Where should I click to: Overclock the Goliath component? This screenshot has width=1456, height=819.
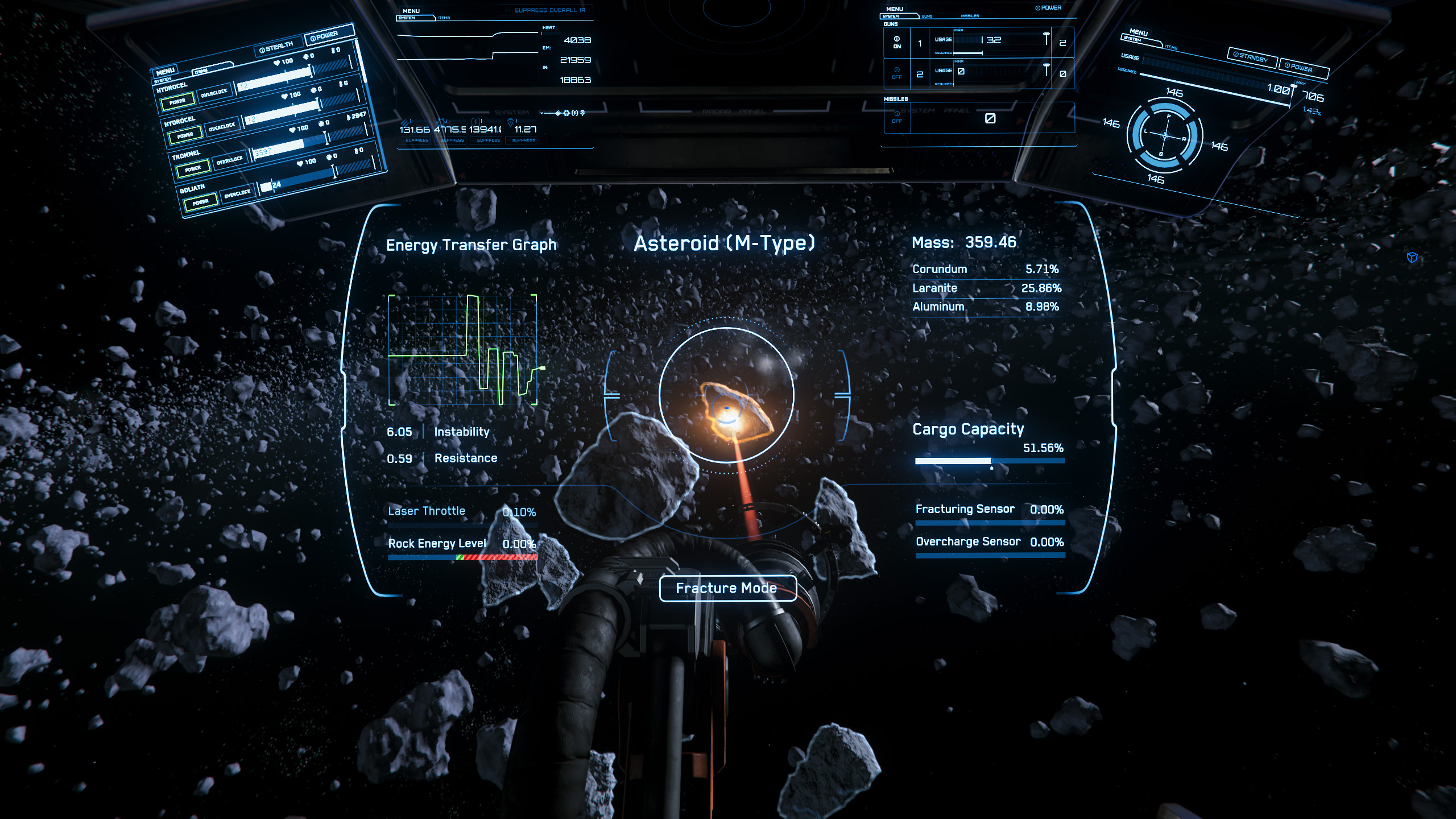point(237,194)
